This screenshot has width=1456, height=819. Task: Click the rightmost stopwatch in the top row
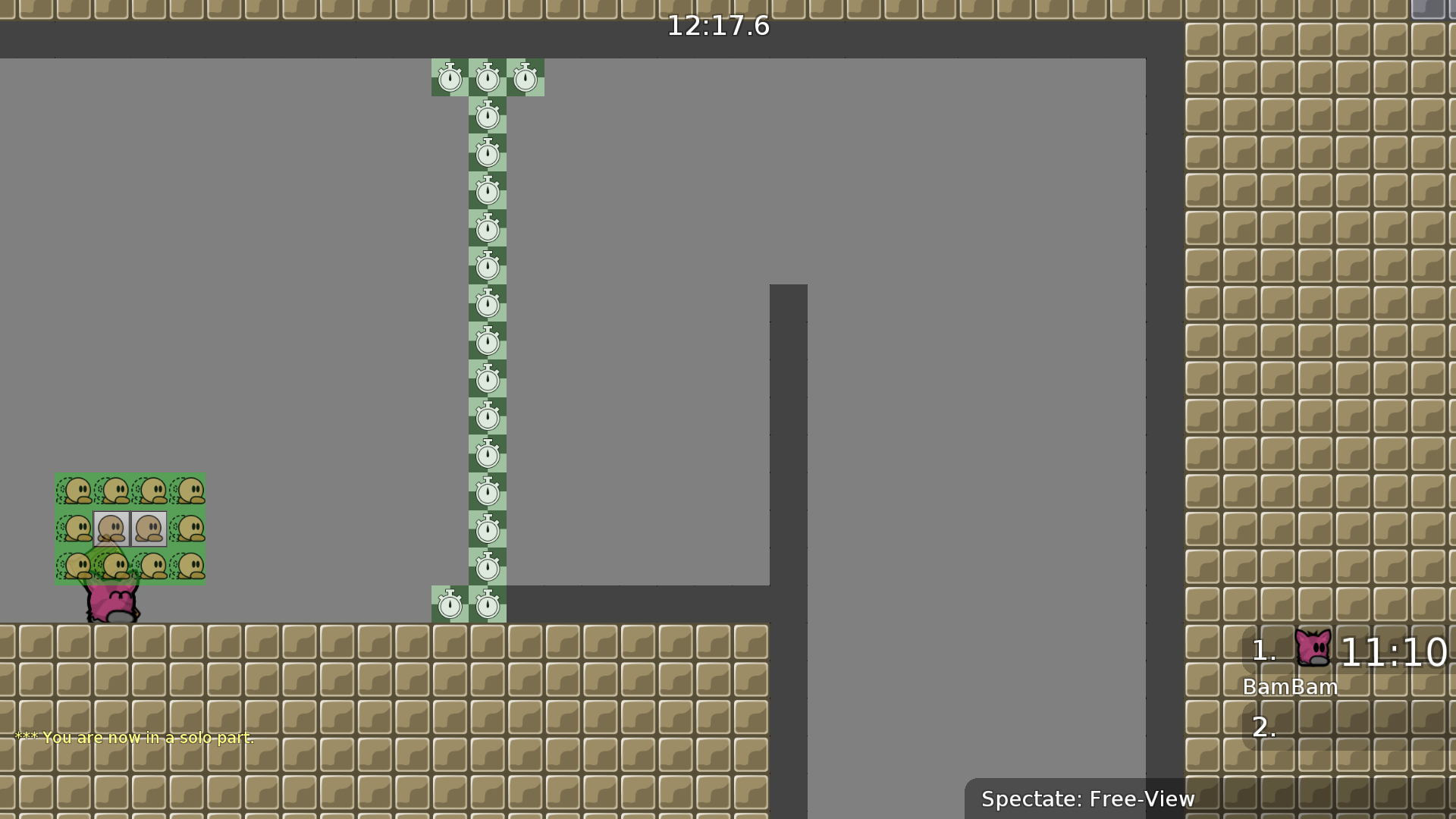(525, 77)
